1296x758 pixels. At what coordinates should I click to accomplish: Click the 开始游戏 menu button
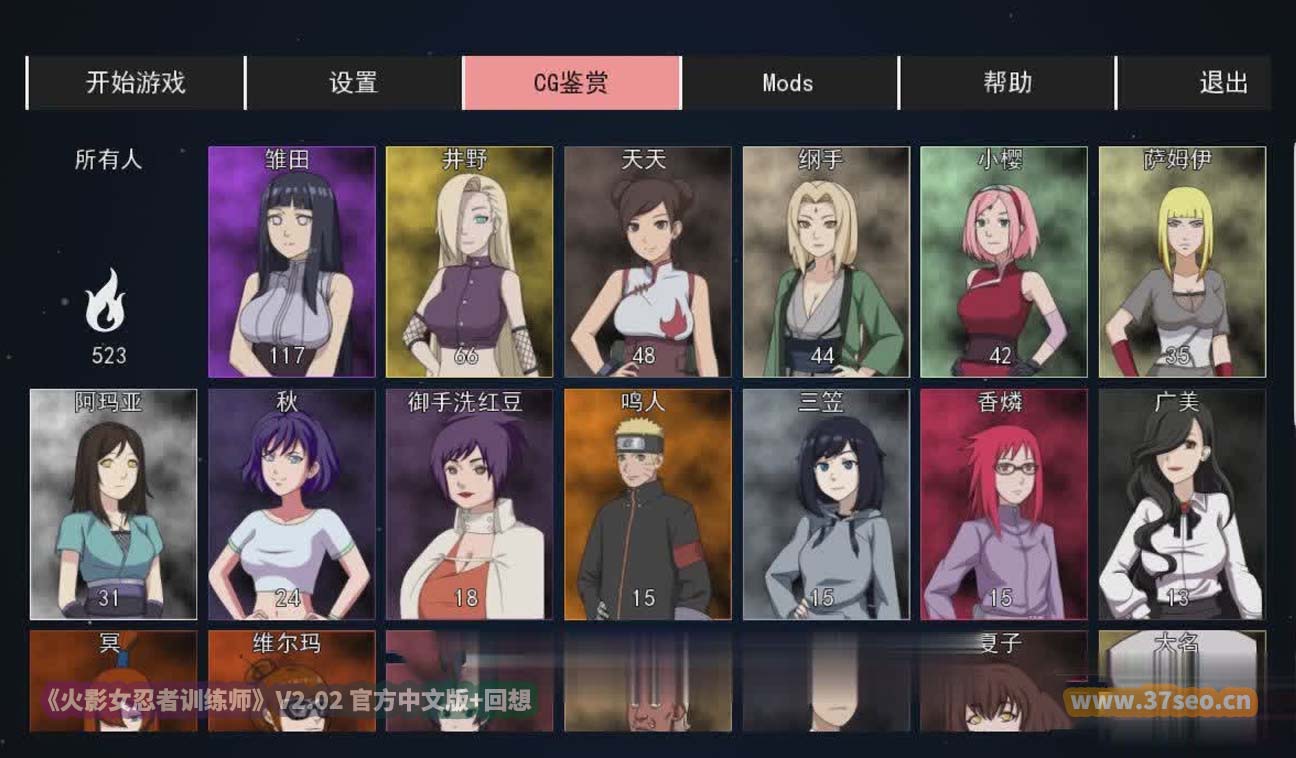point(135,83)
